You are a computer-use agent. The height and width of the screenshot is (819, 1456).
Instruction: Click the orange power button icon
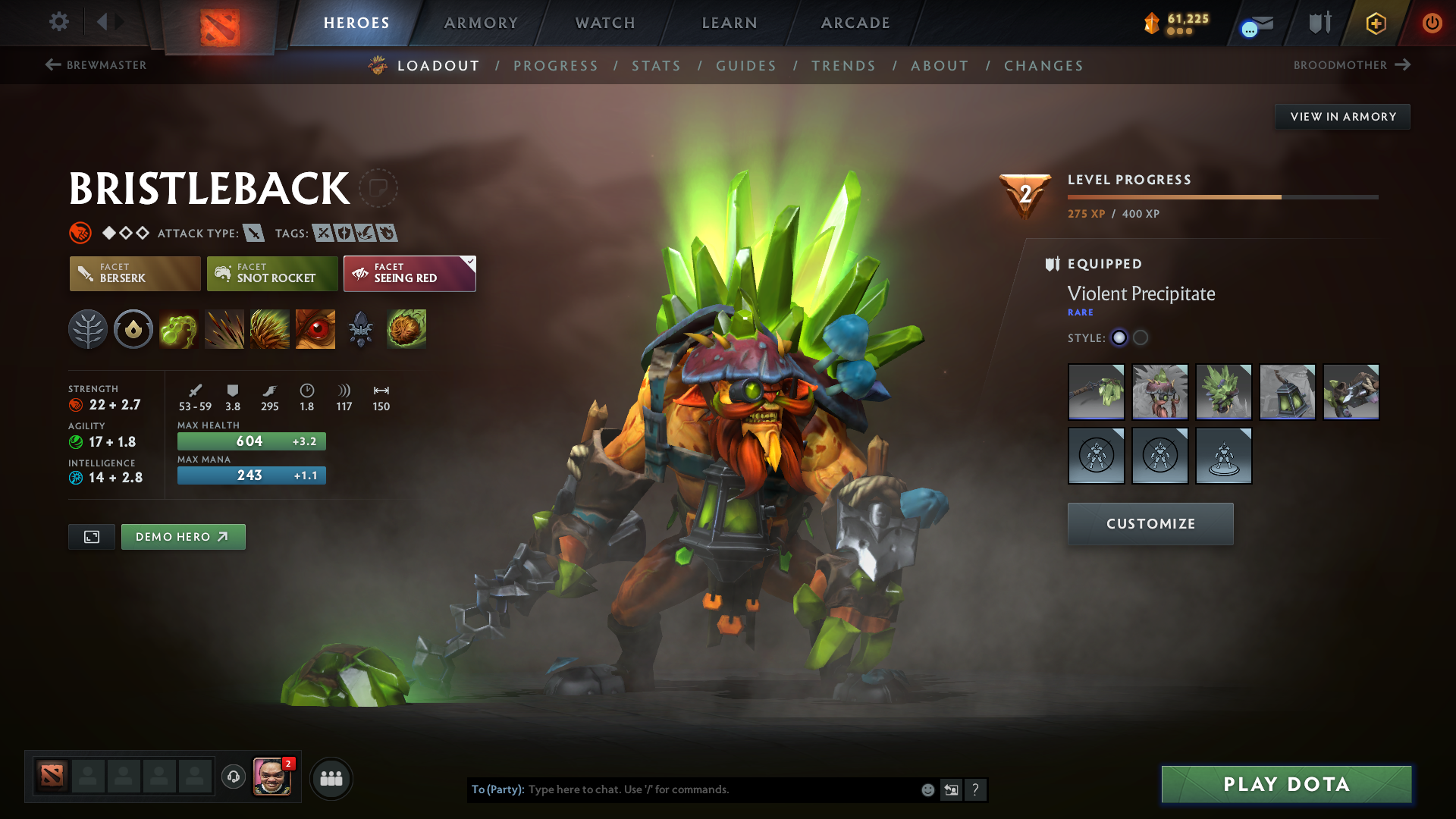[1432, 23]
